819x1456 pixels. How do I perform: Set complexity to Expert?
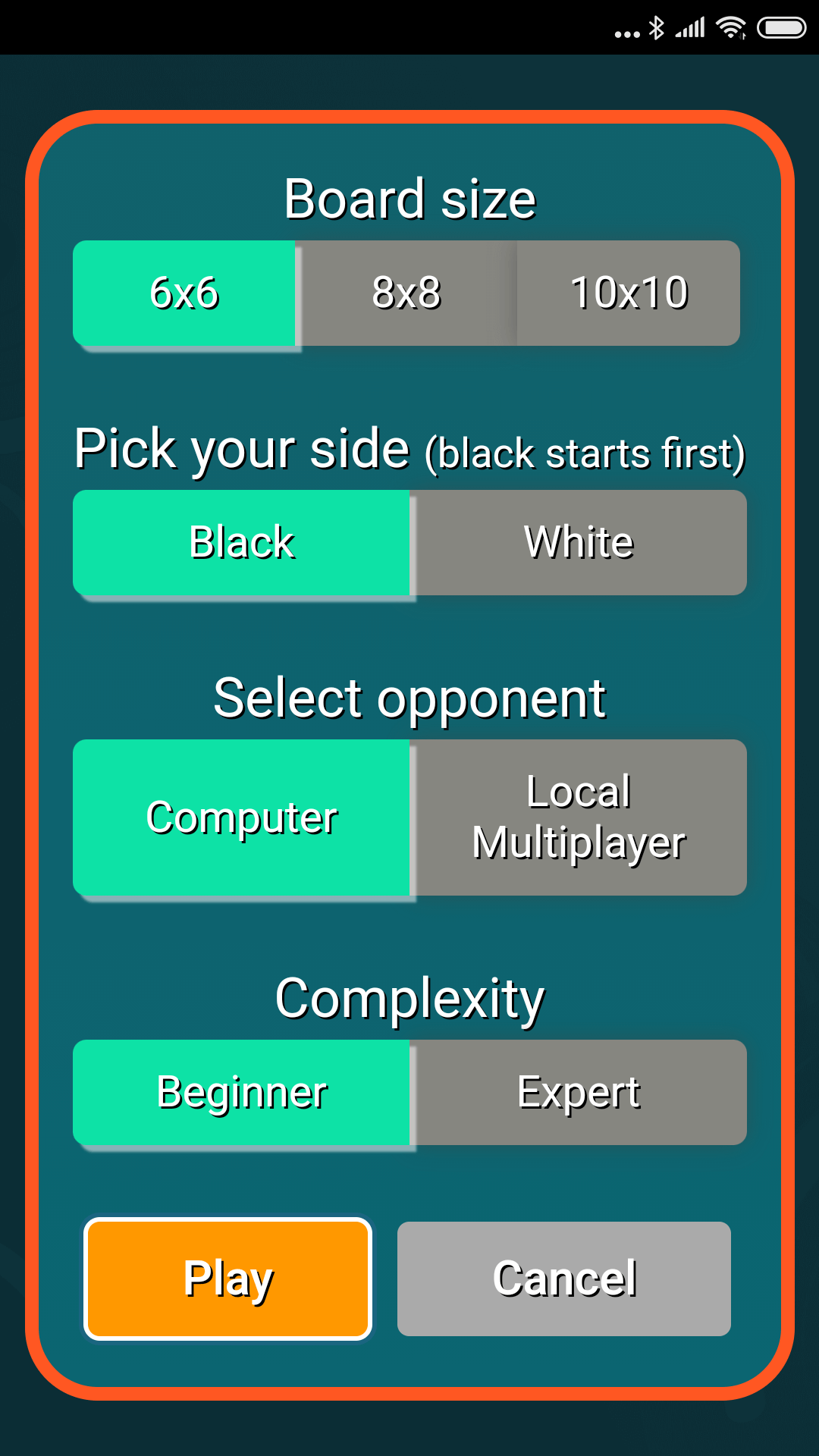pyautogui.click(x=579, y=1093)
